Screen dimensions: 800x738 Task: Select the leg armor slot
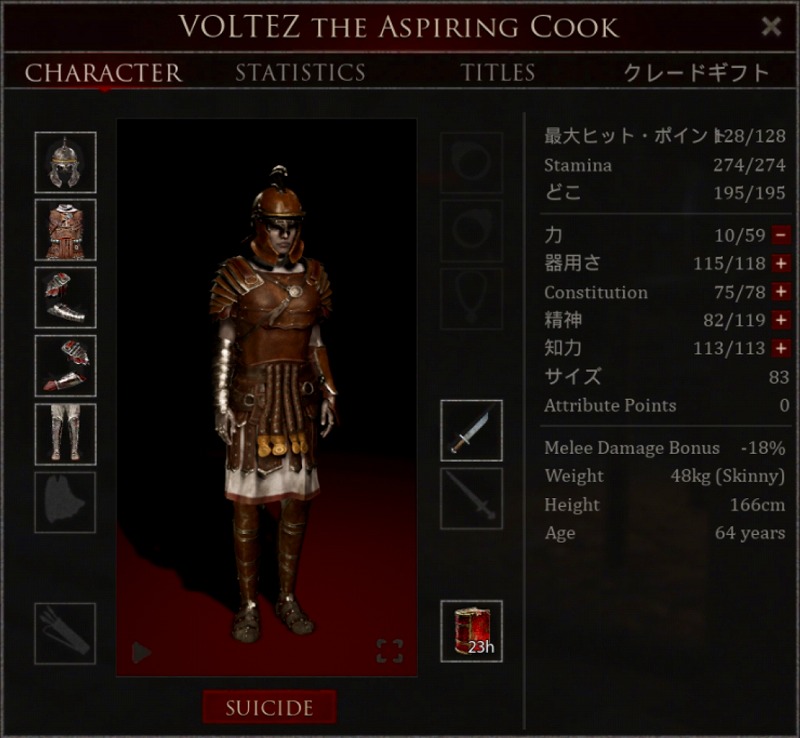point(66,433)
